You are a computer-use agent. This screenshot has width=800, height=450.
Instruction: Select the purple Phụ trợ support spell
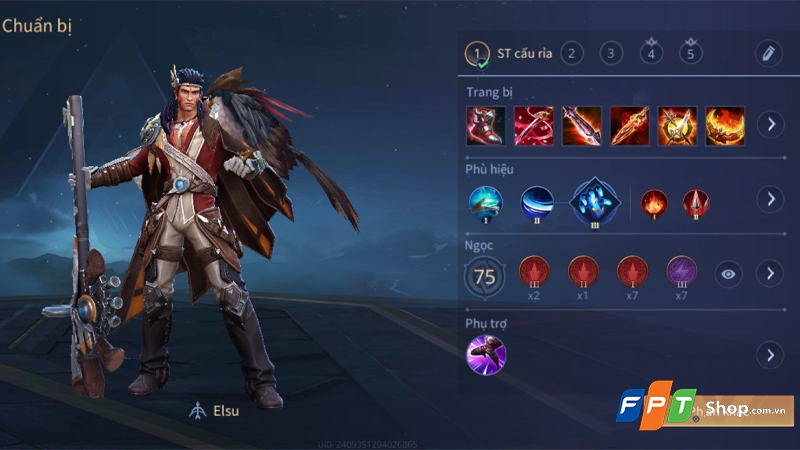486,354
